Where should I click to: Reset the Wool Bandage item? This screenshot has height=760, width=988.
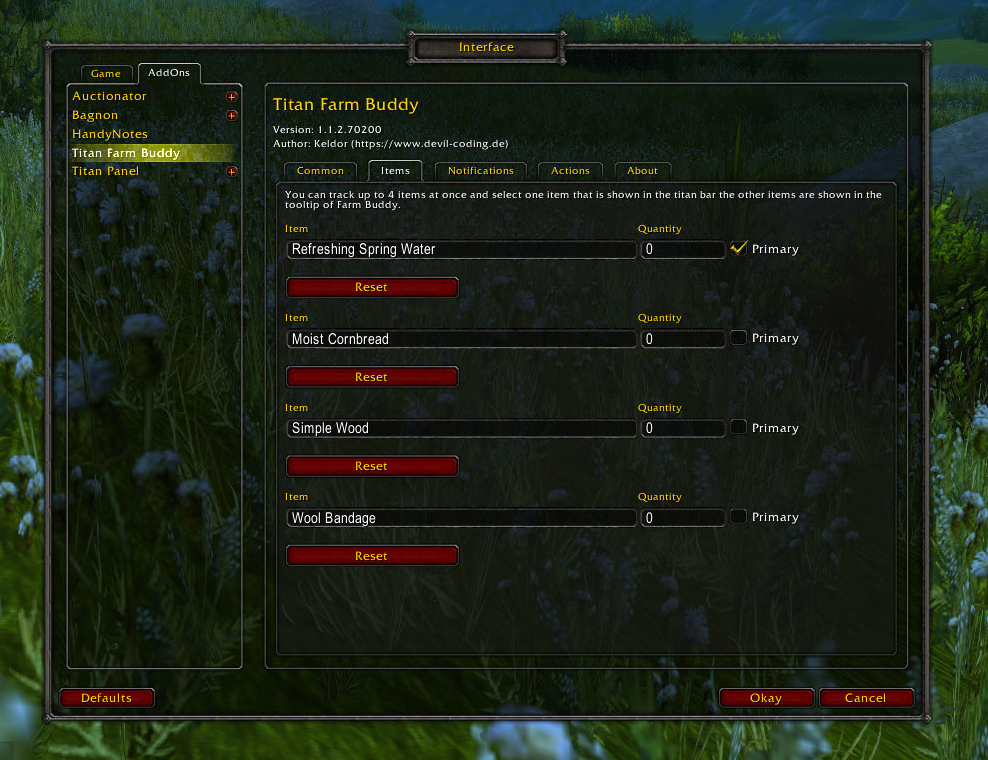click(372, 556)
